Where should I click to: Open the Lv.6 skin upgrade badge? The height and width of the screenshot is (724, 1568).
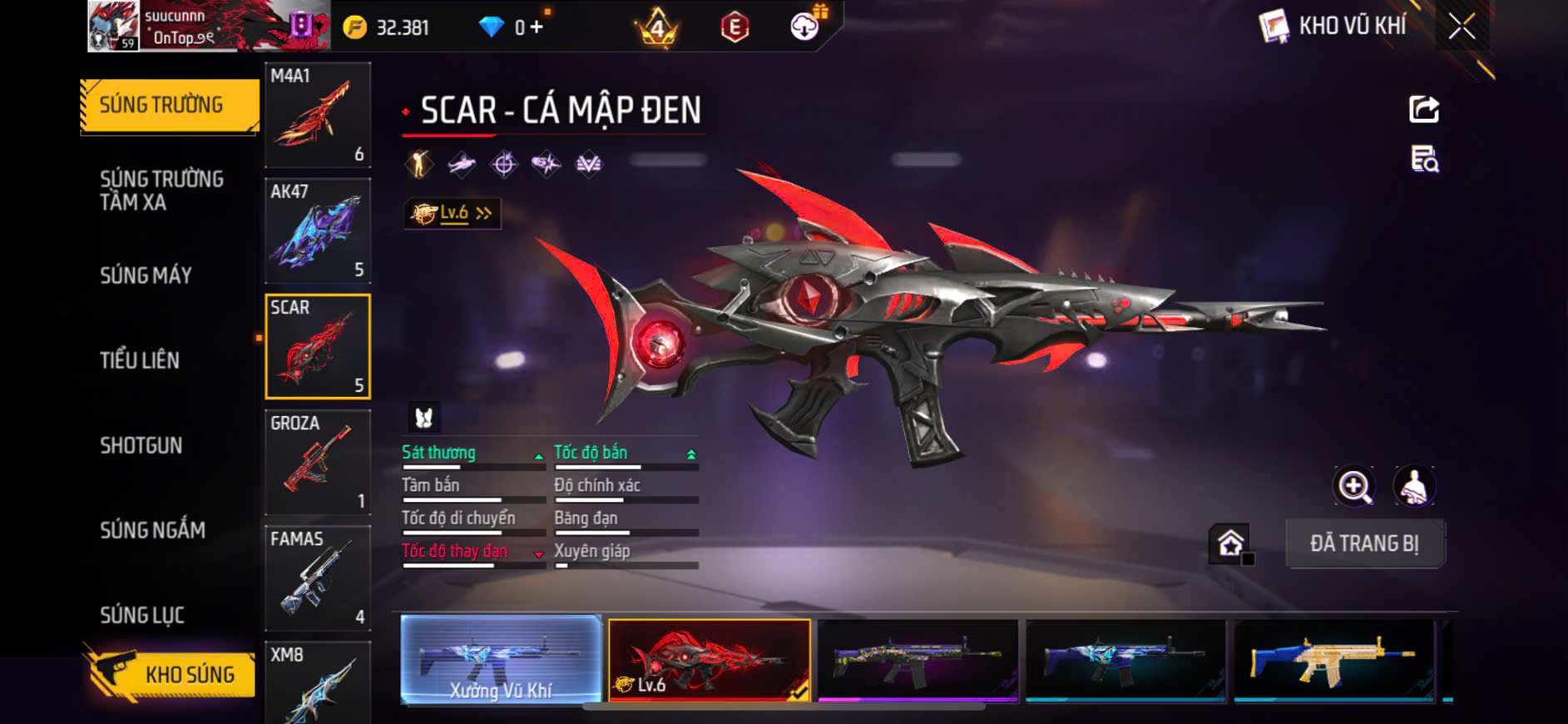(x=452, y=214)
